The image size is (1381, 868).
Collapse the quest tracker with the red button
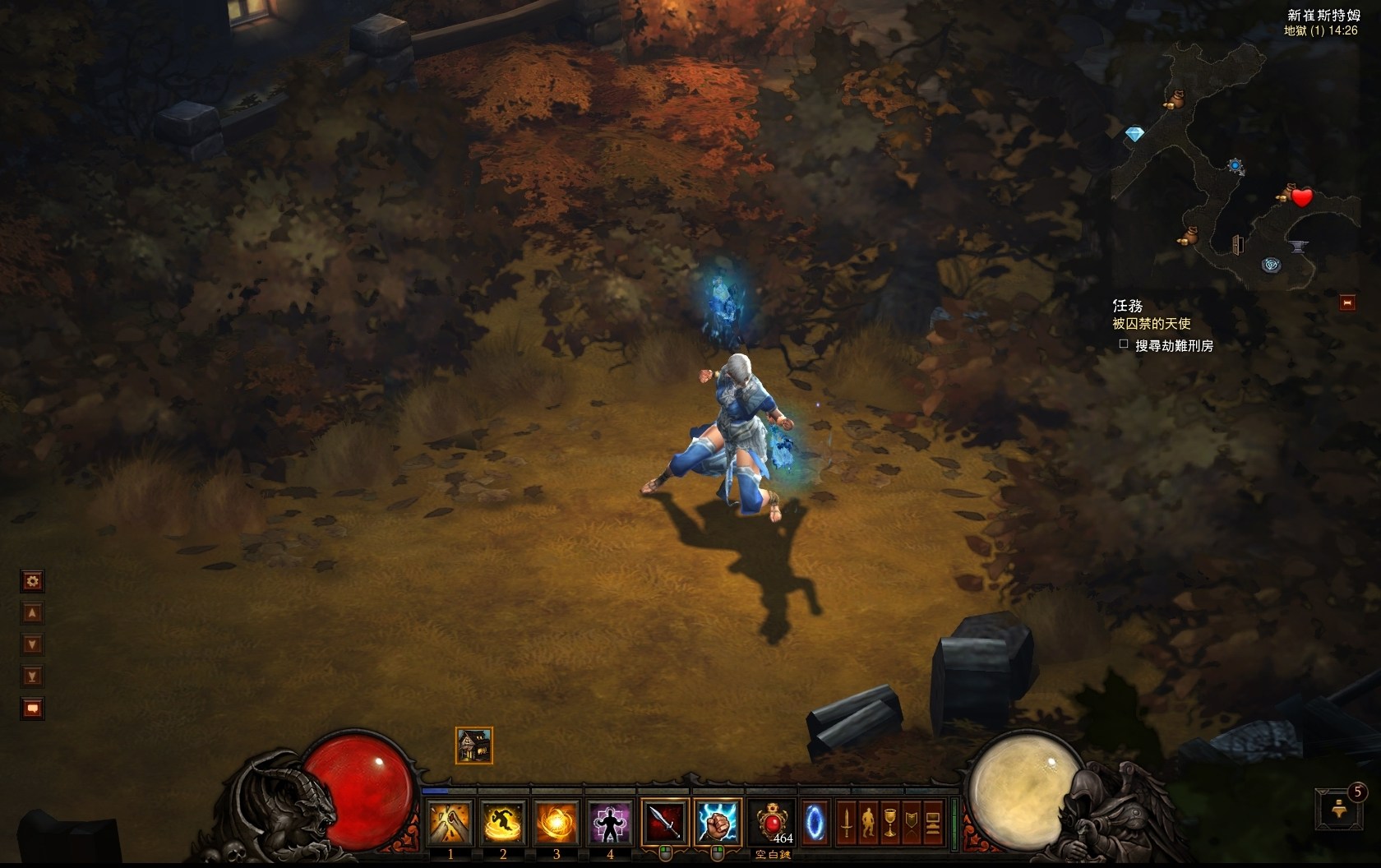[1347, 303]
